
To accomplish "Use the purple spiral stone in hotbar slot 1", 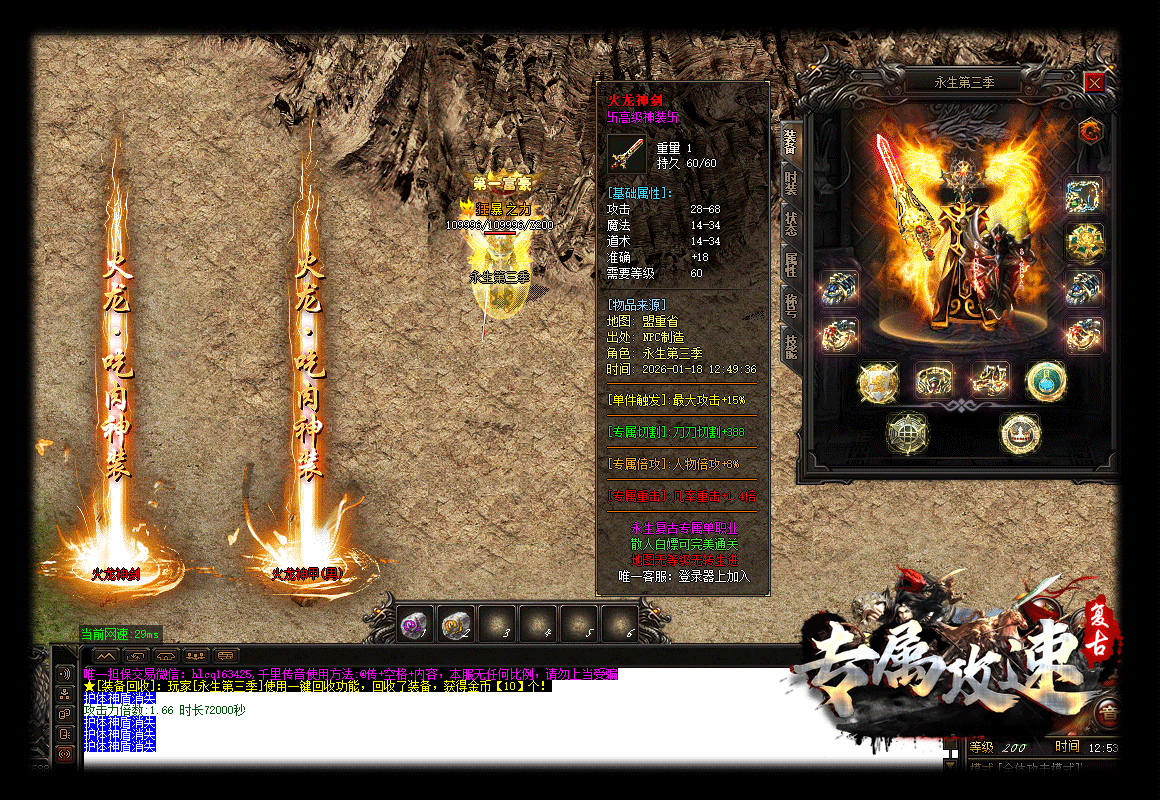I will coord(415,623).
